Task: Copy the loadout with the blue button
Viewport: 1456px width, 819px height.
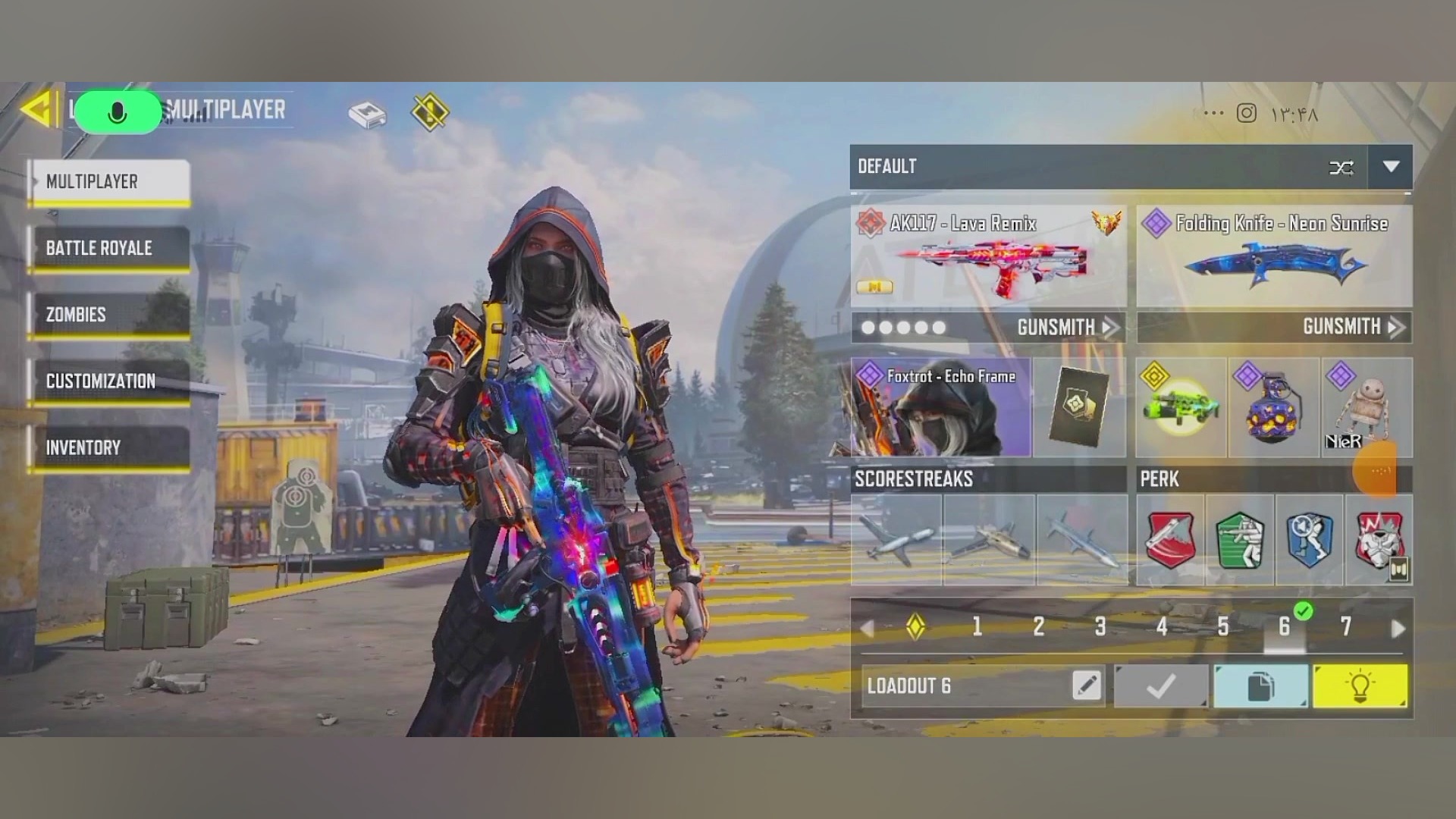Action: 1260,686
